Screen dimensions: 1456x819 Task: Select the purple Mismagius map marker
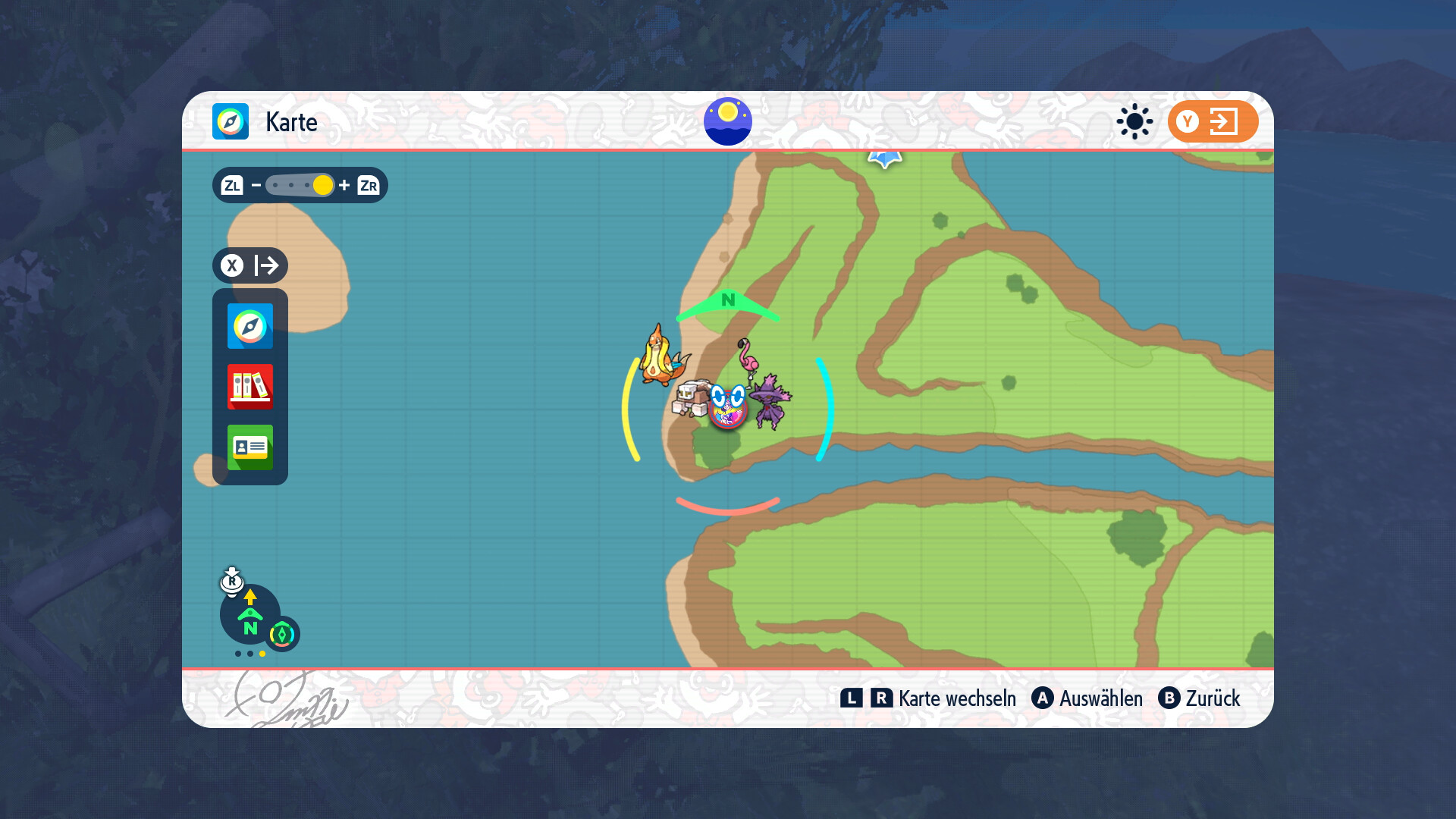coord(770,402)
